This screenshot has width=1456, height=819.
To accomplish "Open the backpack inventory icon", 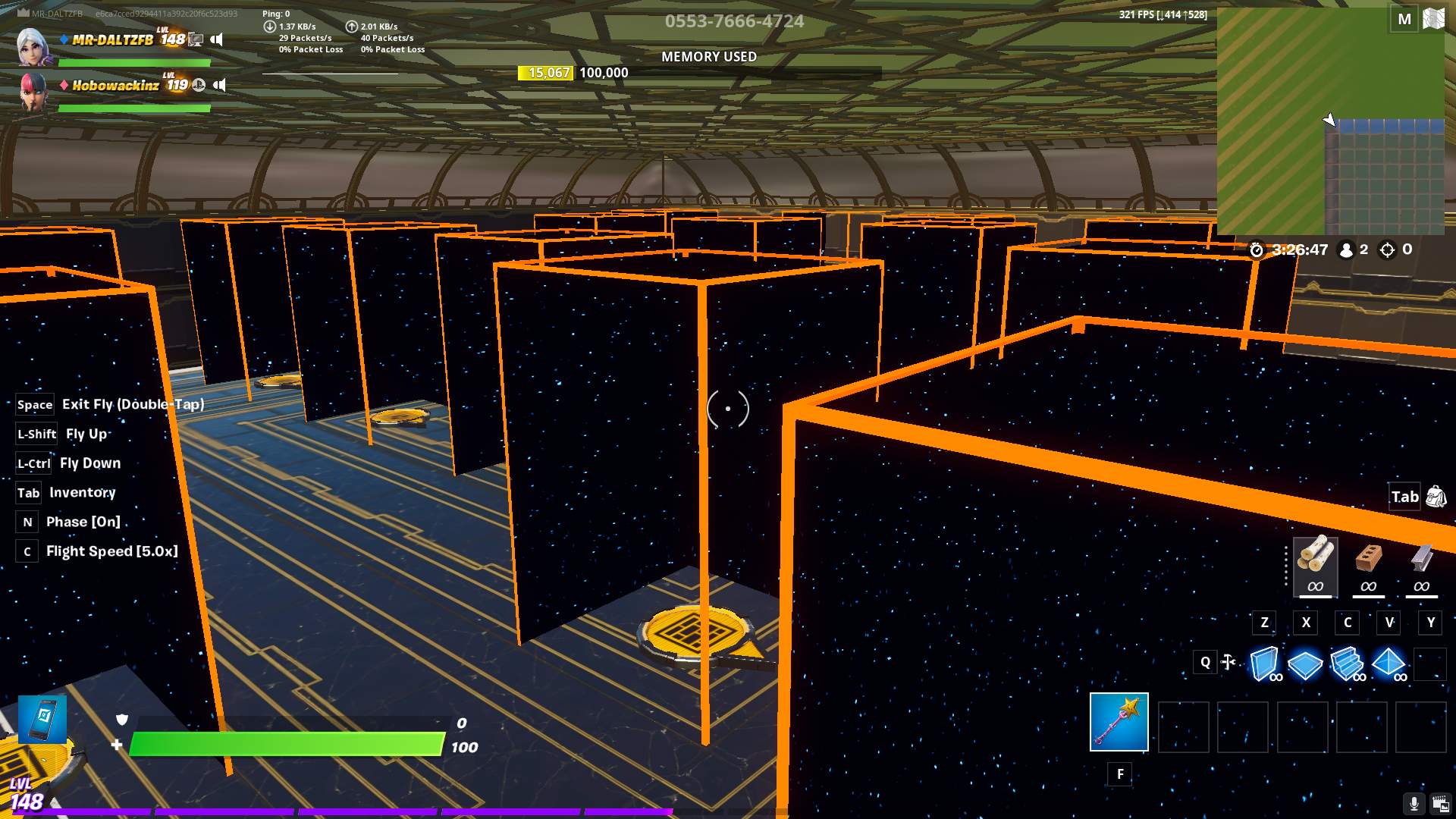I will (x=1436, y=497).
